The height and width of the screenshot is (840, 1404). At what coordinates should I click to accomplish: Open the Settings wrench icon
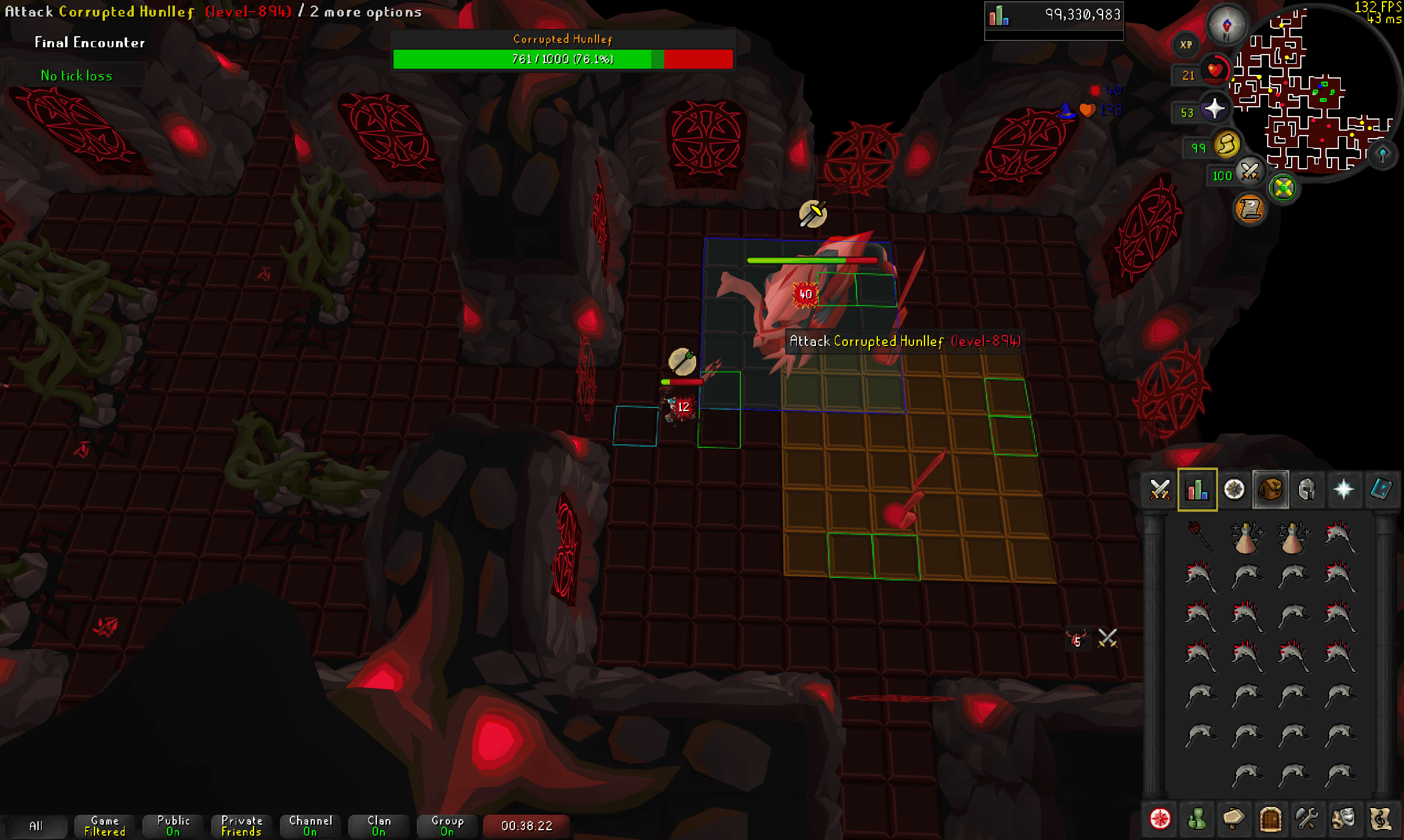click(x=1308, y=819)
